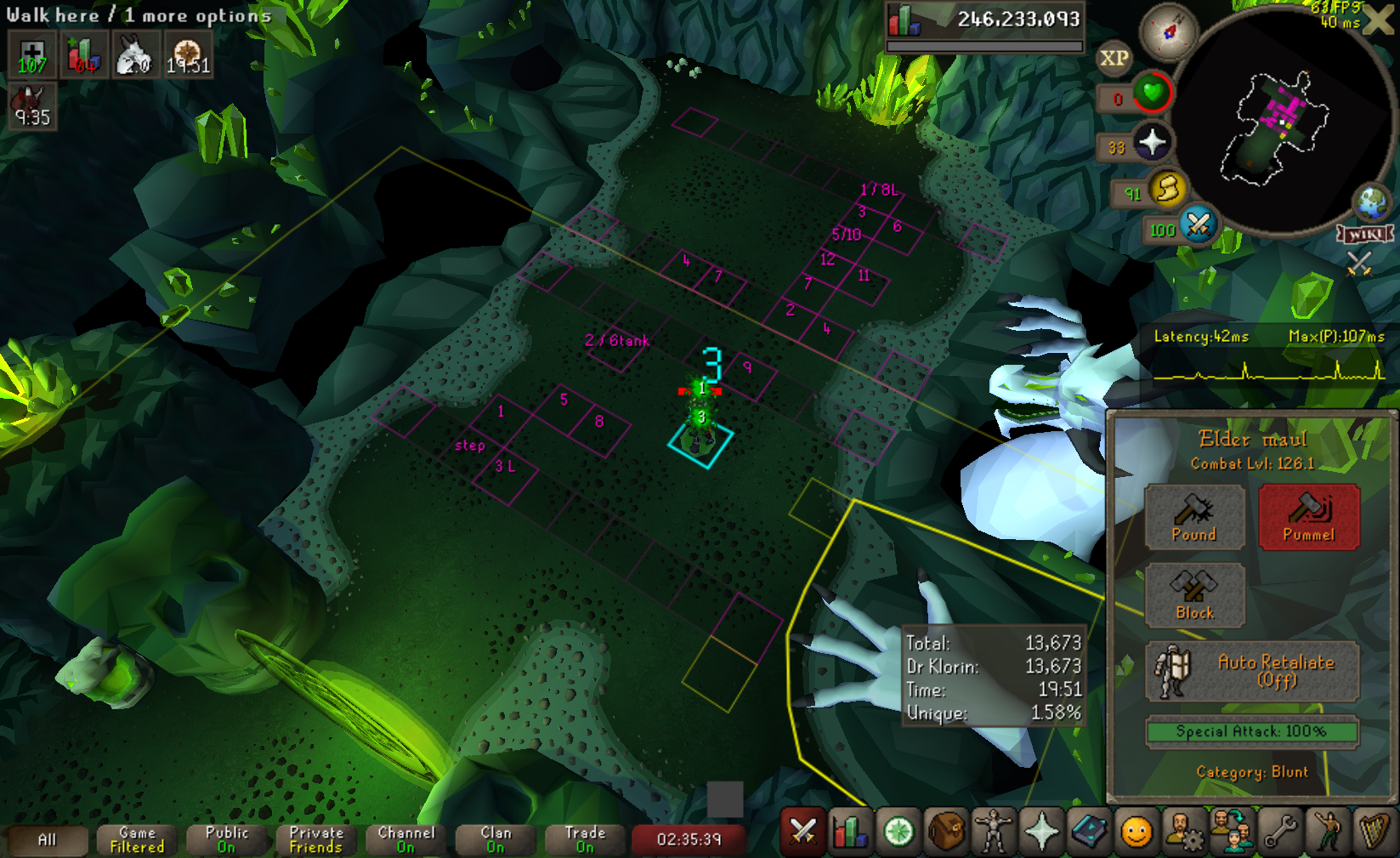This screenshot has height=858, width=1400.
Task: Open the Emotes tab
Action: click(x=1328, y=832)
